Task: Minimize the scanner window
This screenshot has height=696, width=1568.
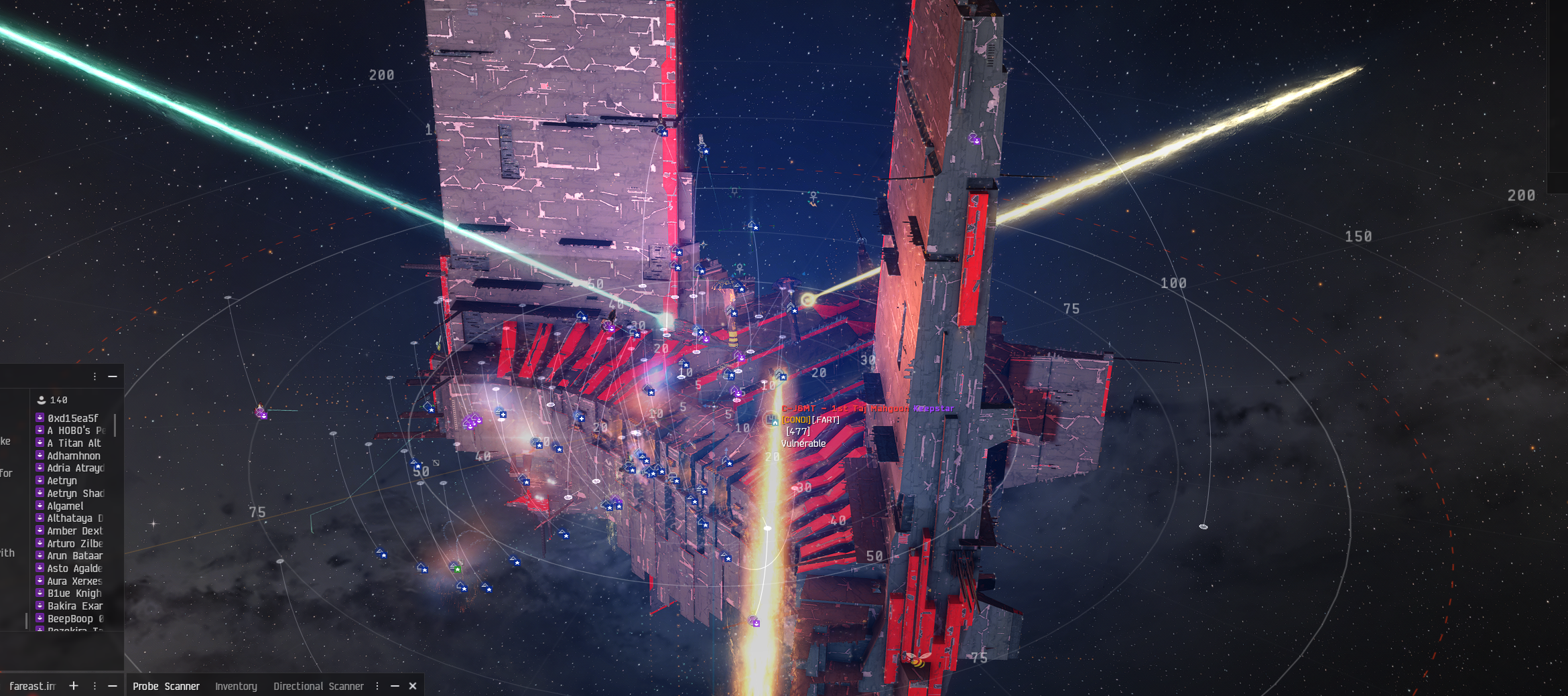Action: click(395, 686)
